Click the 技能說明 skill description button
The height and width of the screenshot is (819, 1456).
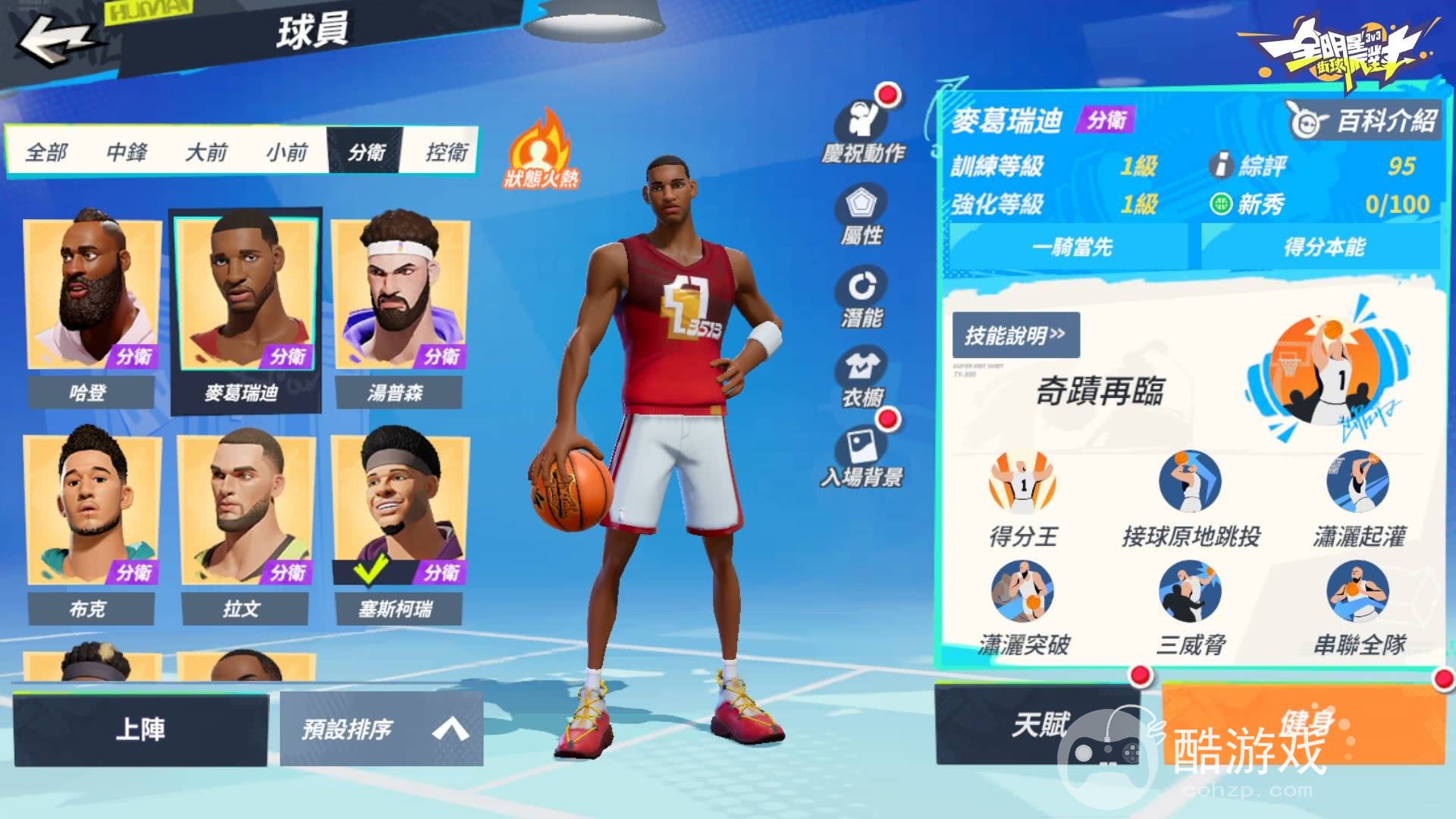pos(1015,334)
